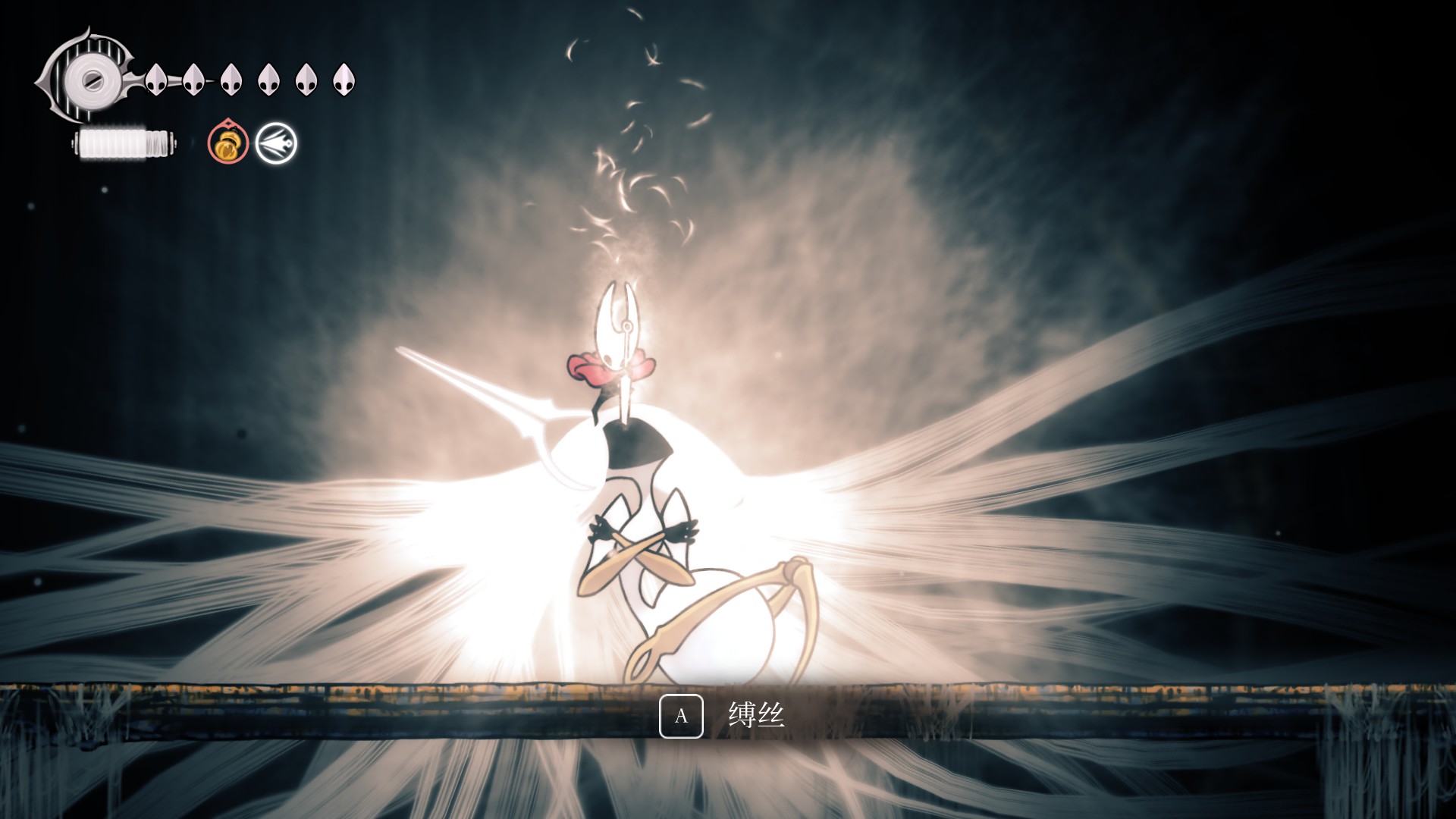Activate the white needle dash skill icon
The height and width of the screenshot is (819, 1456).
(x=276, y=143)
